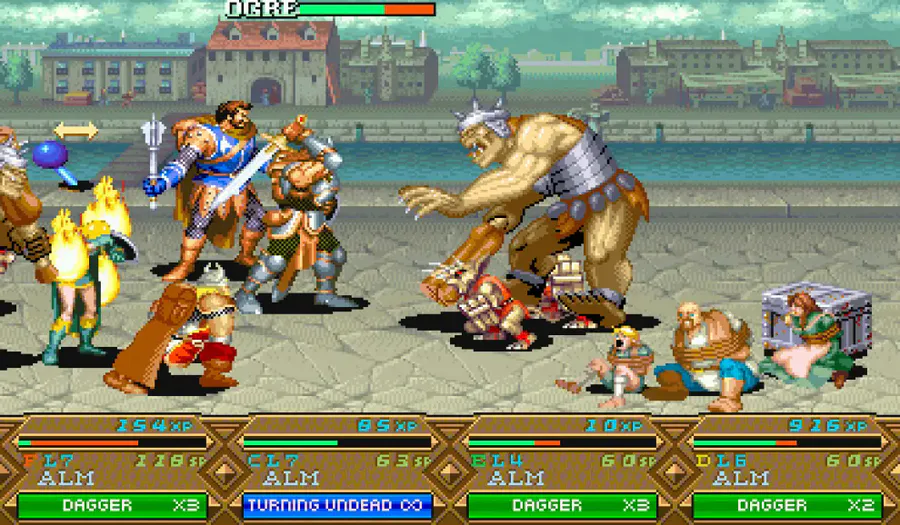
Task: Choose the Dagger slot on the F L7 panel
Action: tap(112, 505)
